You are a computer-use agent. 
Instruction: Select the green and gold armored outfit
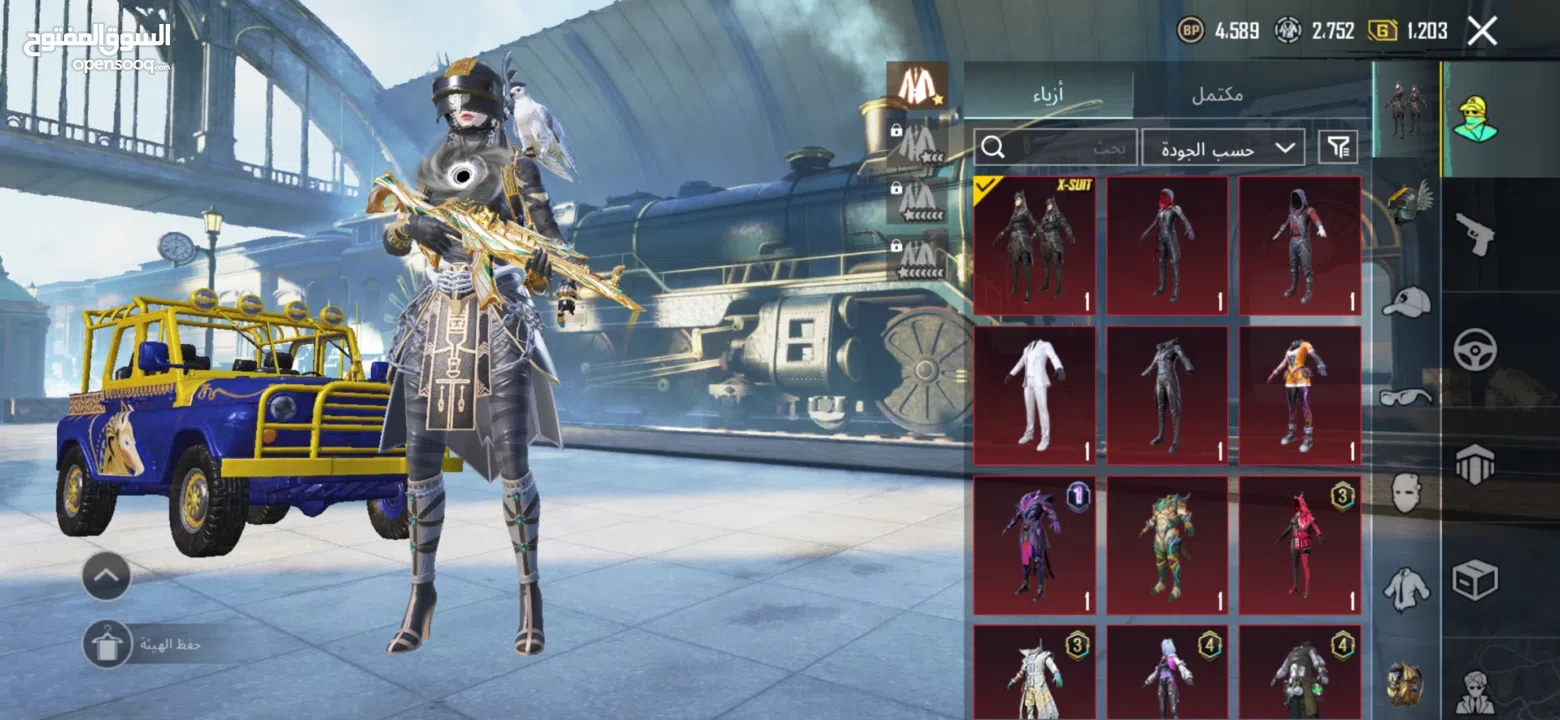tap(1167, 545)
